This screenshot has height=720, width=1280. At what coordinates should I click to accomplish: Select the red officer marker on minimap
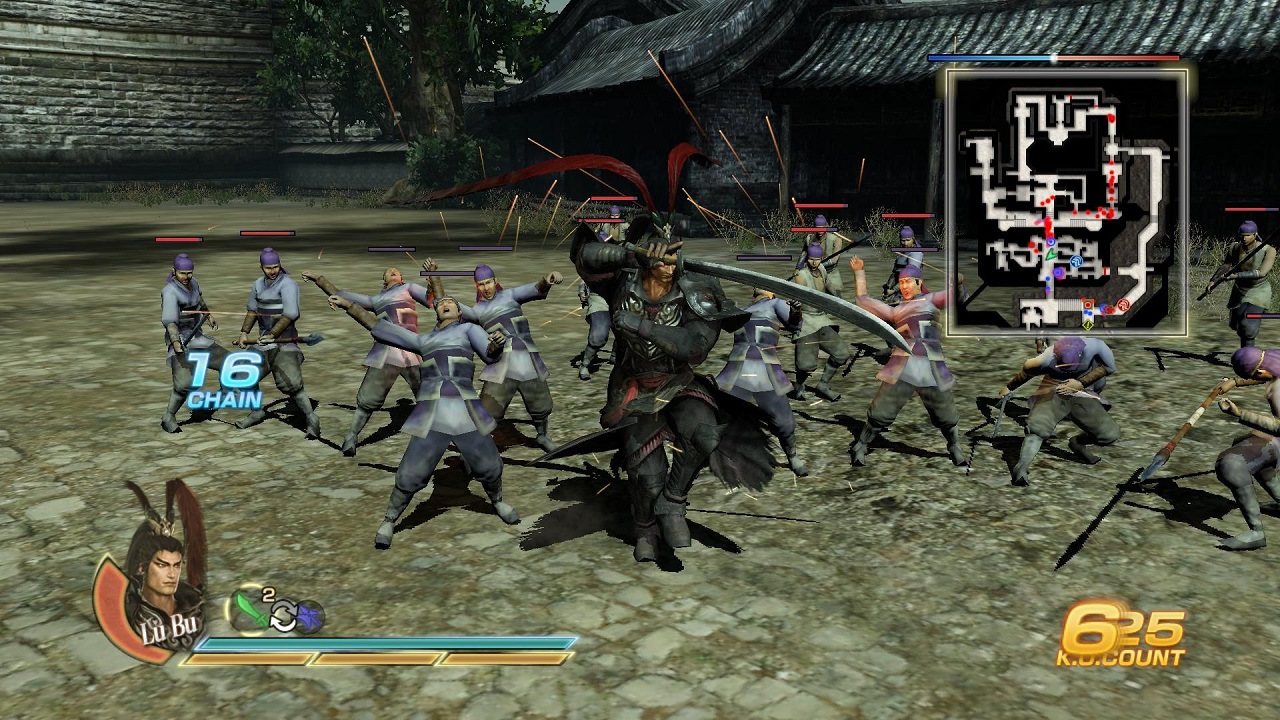point(1123,306)
